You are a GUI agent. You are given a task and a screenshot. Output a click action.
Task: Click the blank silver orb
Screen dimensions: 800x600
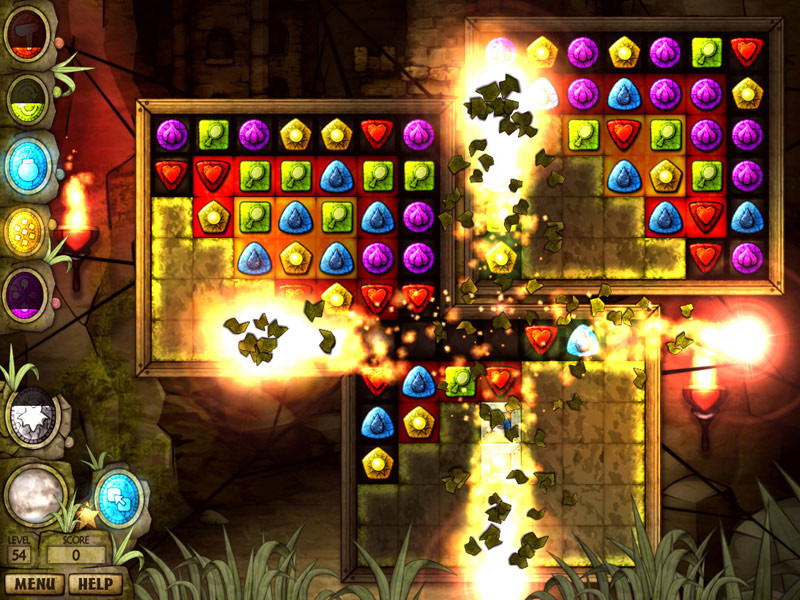(34, 495)
